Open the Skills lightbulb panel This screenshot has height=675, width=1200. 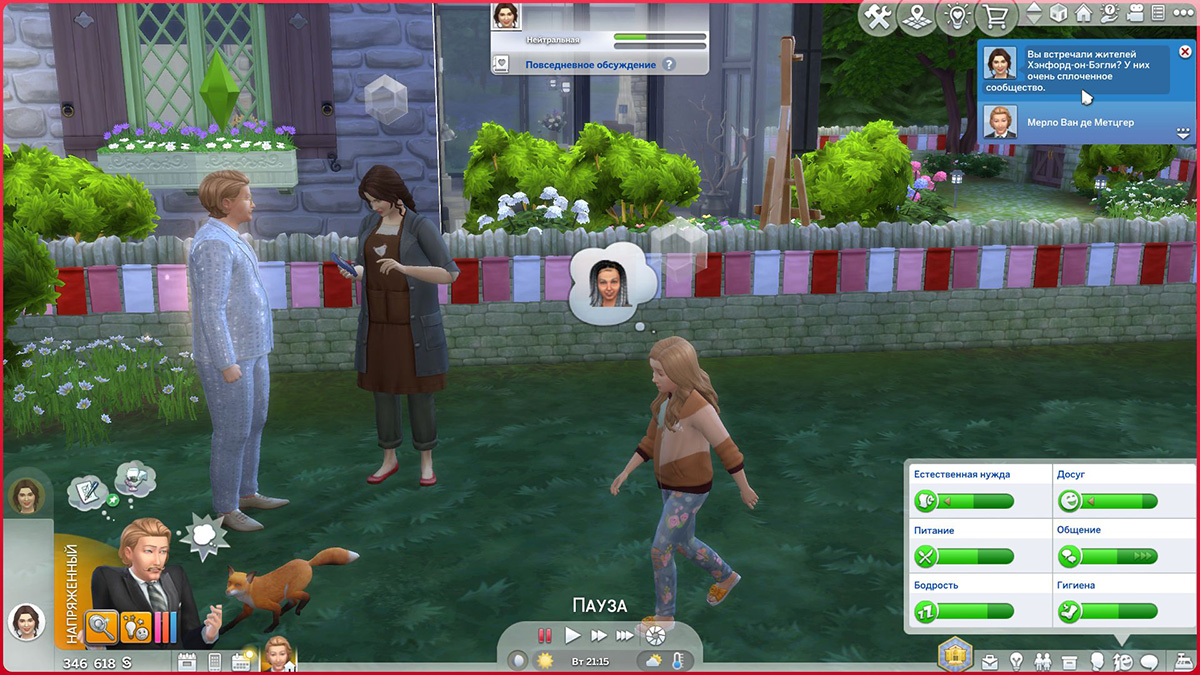pyautogui.click(x=1017, y=661)
